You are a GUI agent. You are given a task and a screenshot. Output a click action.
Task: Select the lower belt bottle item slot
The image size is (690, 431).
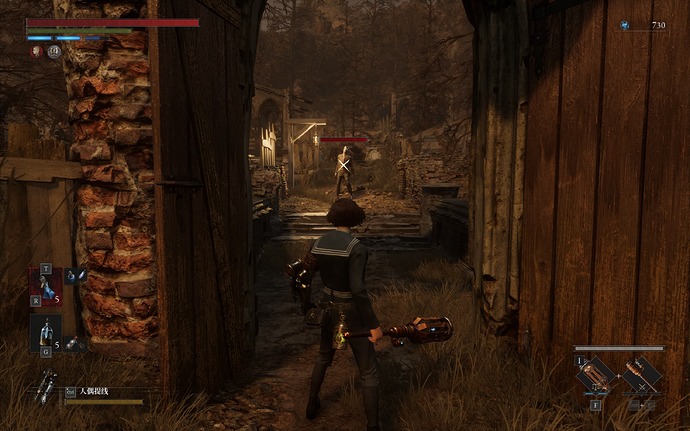pos(45,332)
